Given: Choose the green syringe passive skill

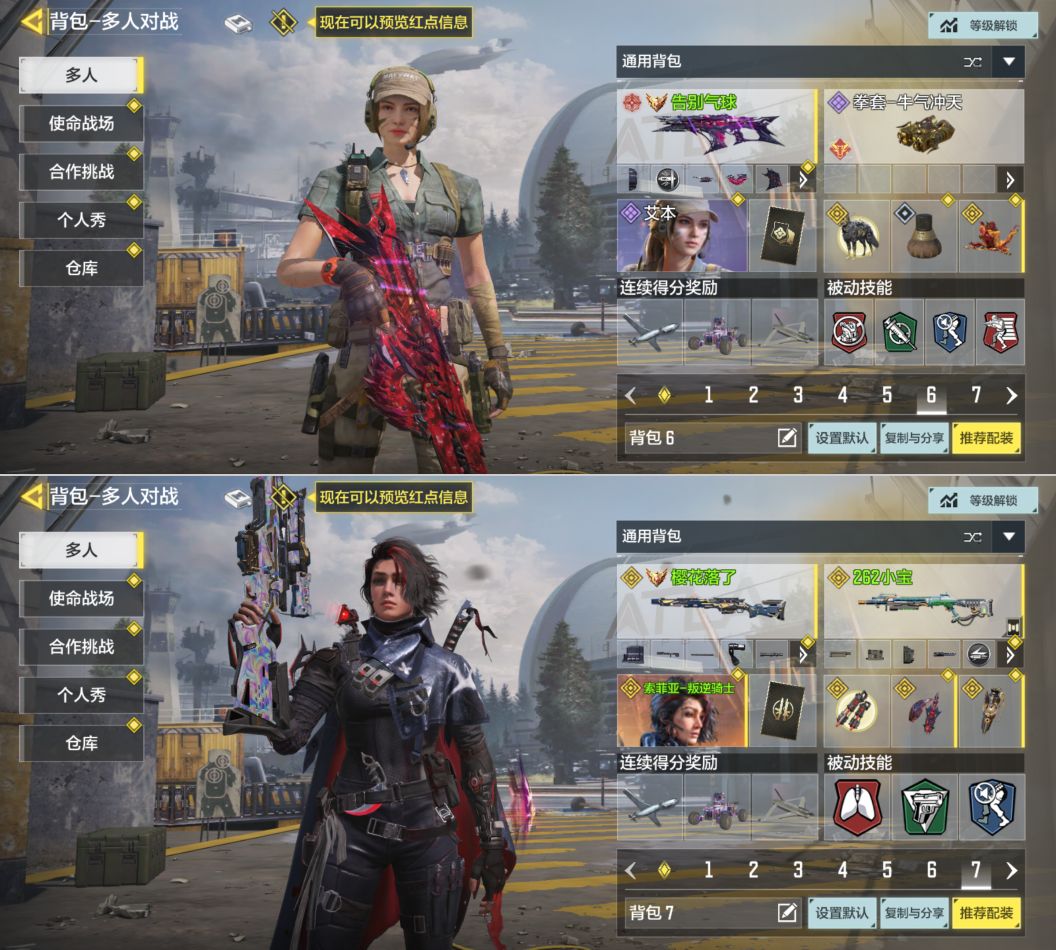Looking at the screenshot, I should point(900,332).
